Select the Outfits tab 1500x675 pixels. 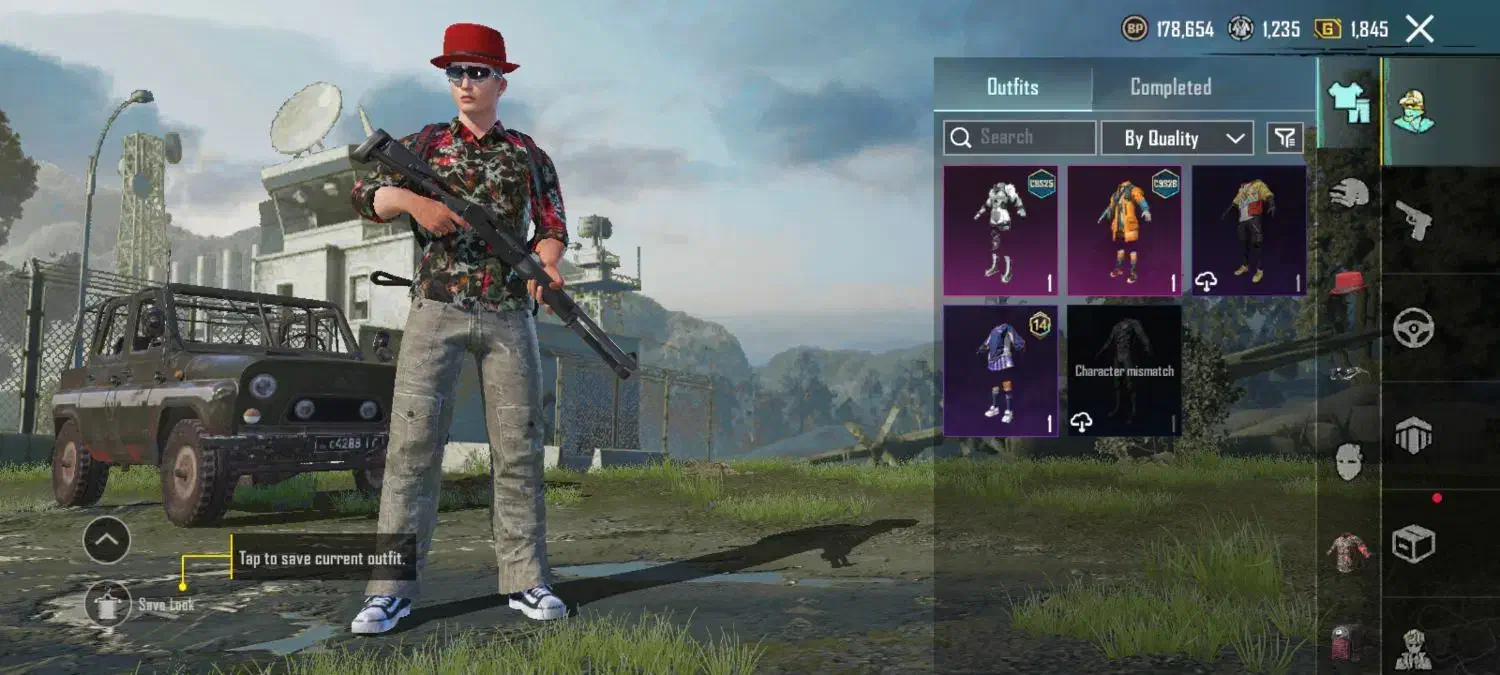[x=1012, y=87]
